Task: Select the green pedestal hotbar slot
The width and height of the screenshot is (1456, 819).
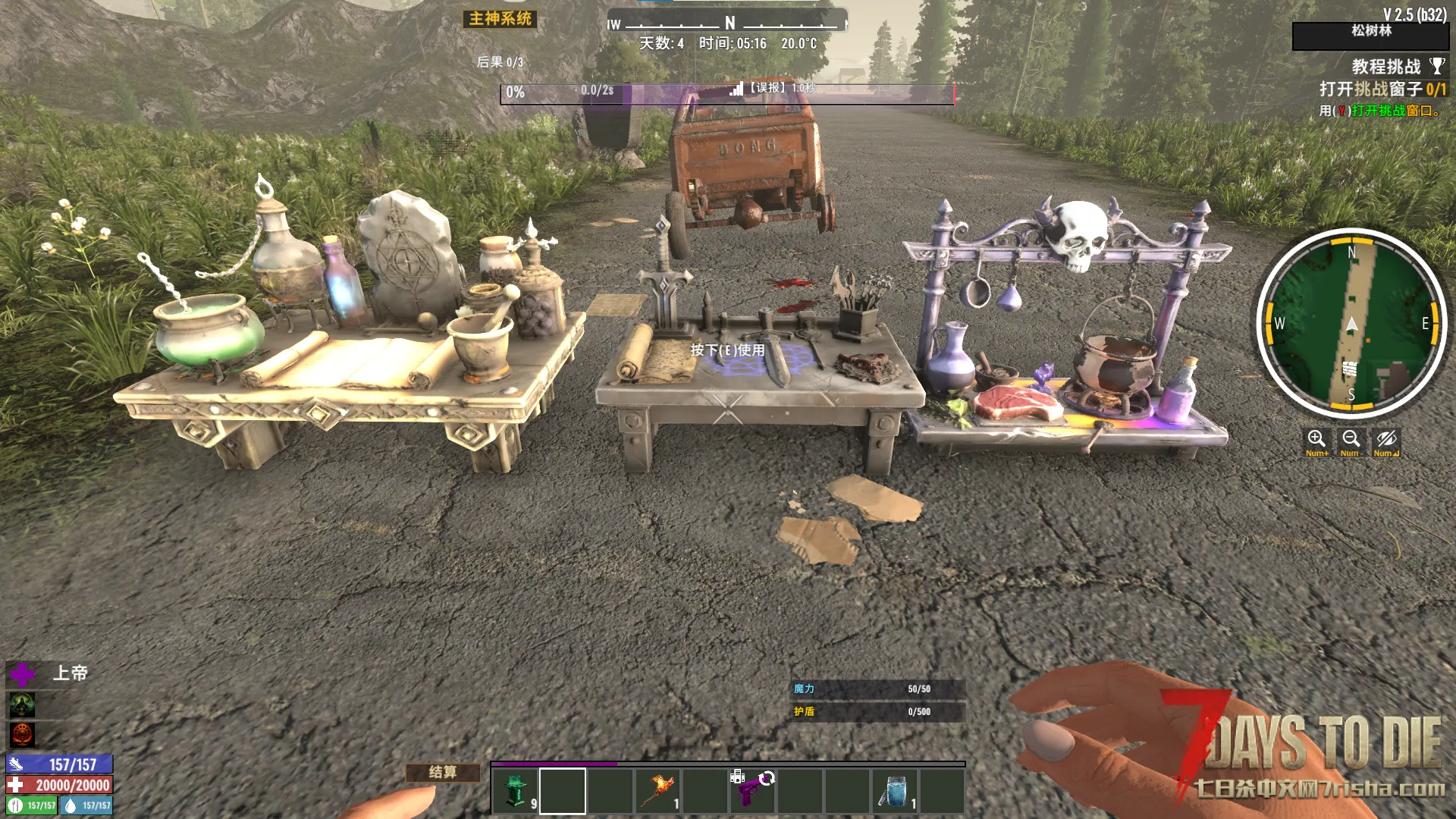Action: 516,791
